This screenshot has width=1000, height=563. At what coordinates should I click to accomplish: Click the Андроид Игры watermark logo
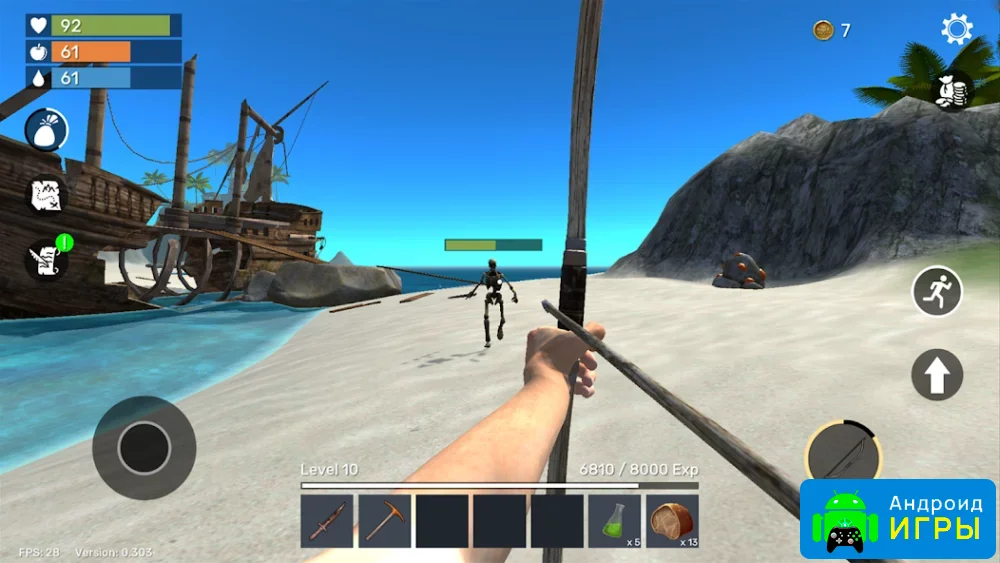(x=898, y=518)
